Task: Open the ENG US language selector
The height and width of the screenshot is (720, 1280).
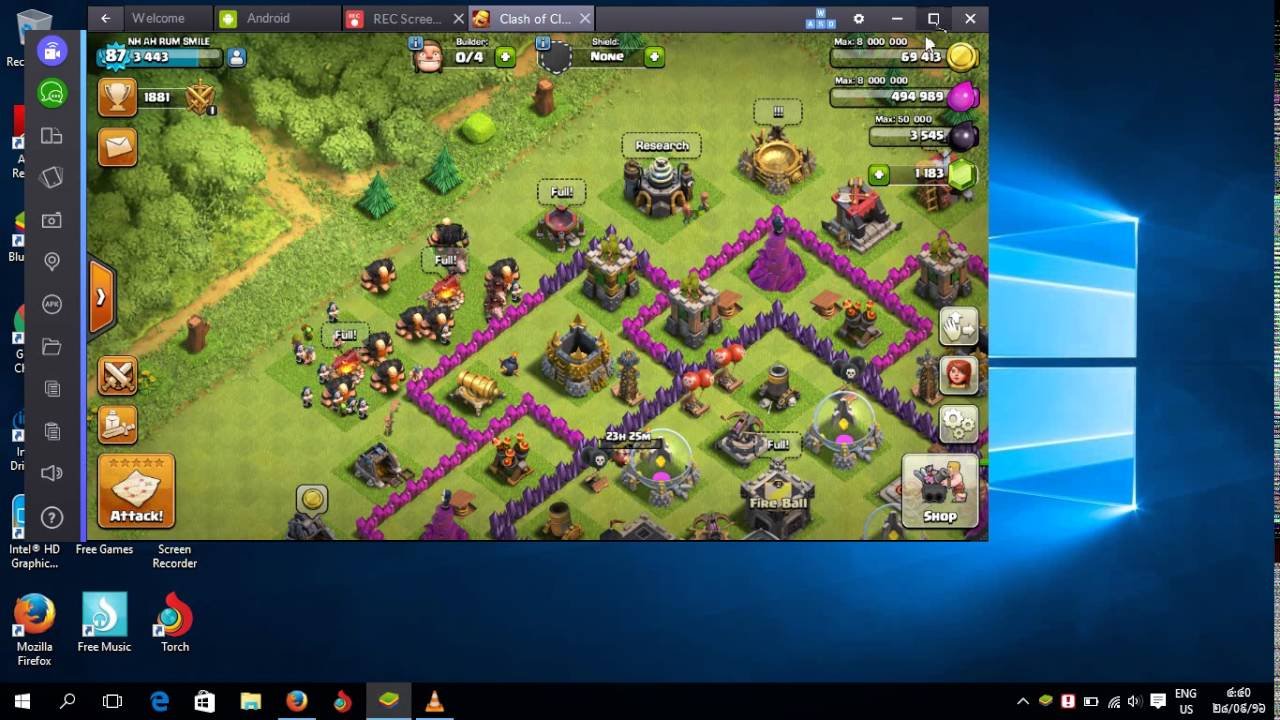Action: pyautogui.click(x=1185, y=700)
